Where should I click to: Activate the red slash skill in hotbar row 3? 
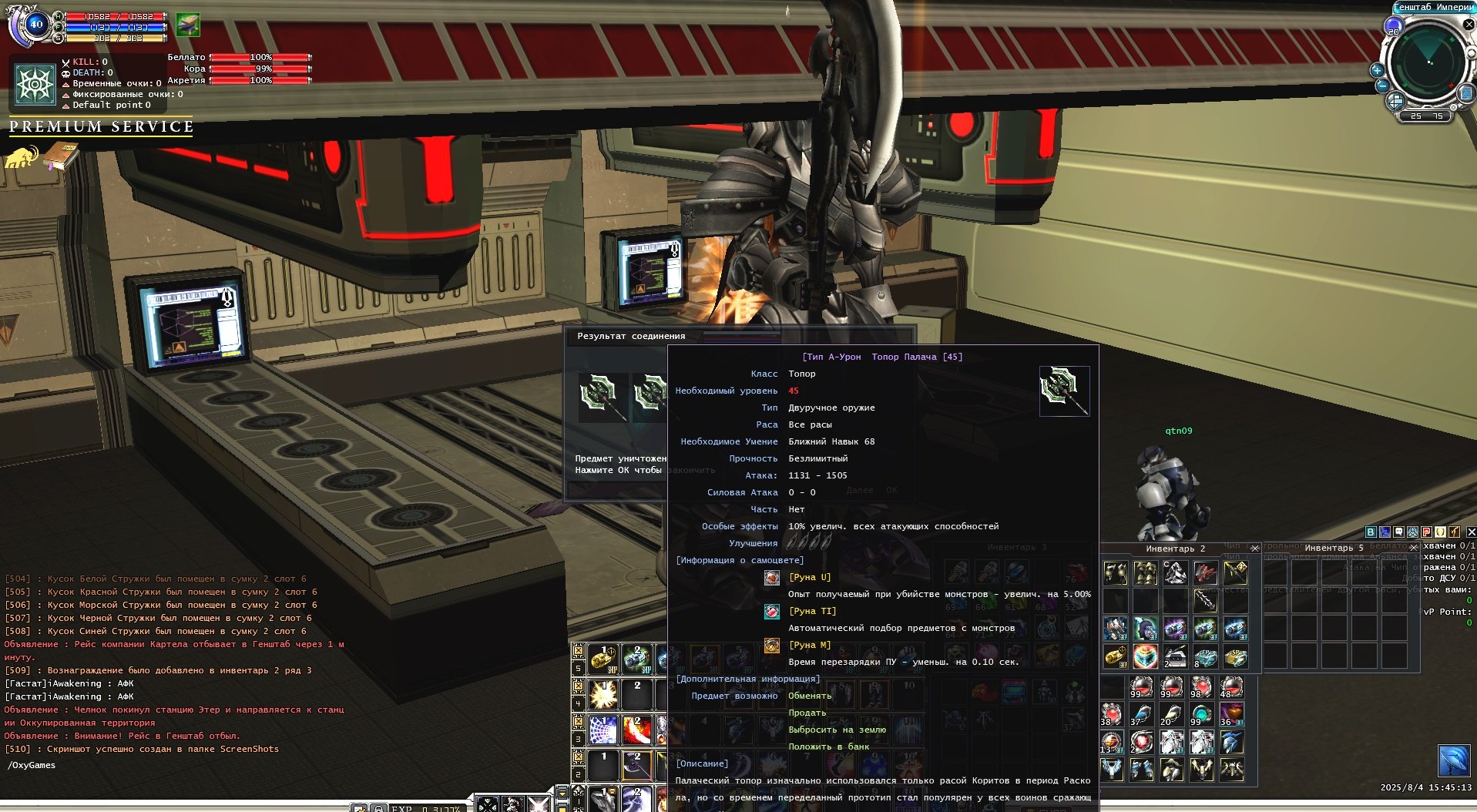637,730
